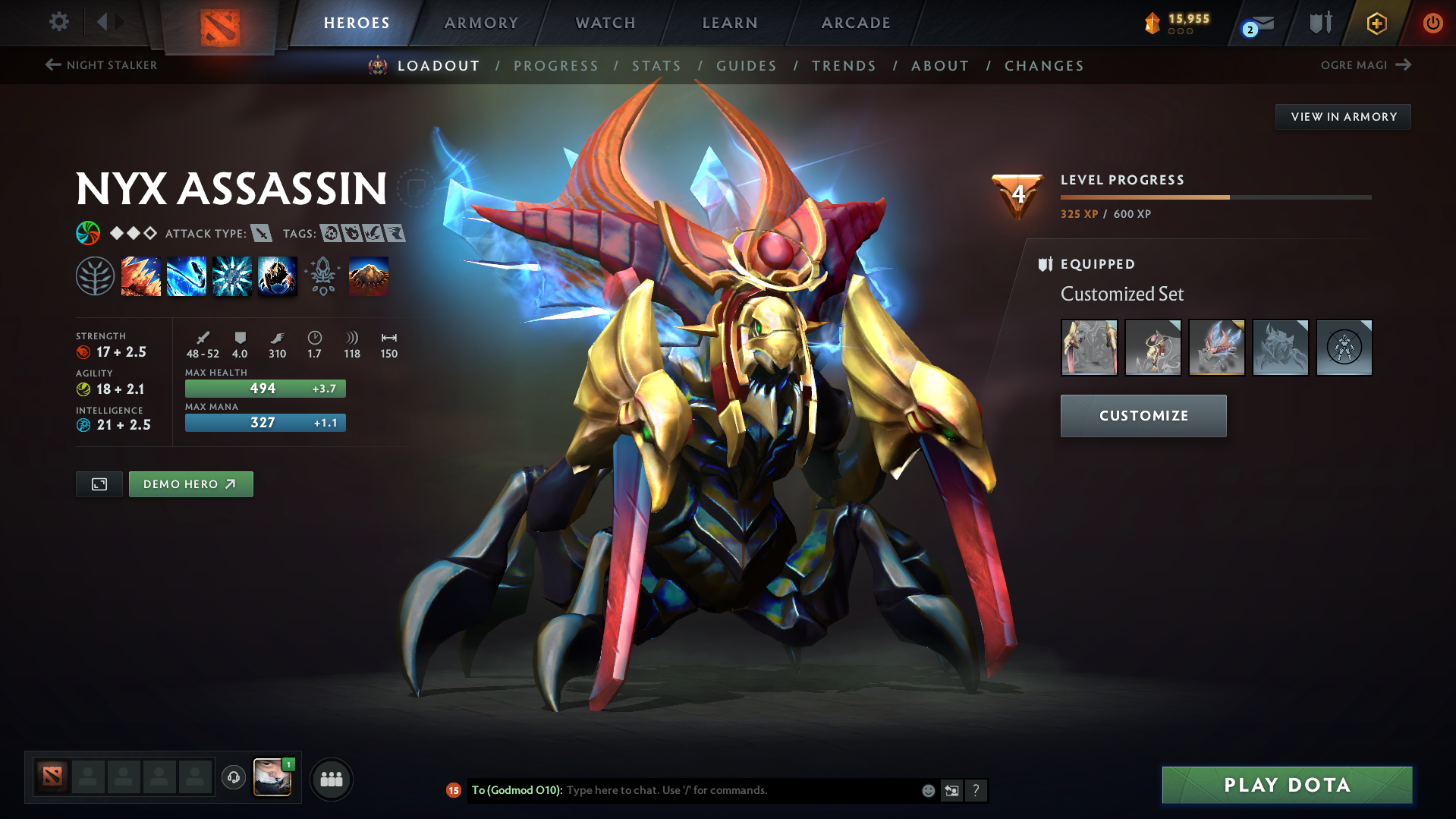Open Dota Plus via the gold hexagon icon

[x=1376, y=23]
